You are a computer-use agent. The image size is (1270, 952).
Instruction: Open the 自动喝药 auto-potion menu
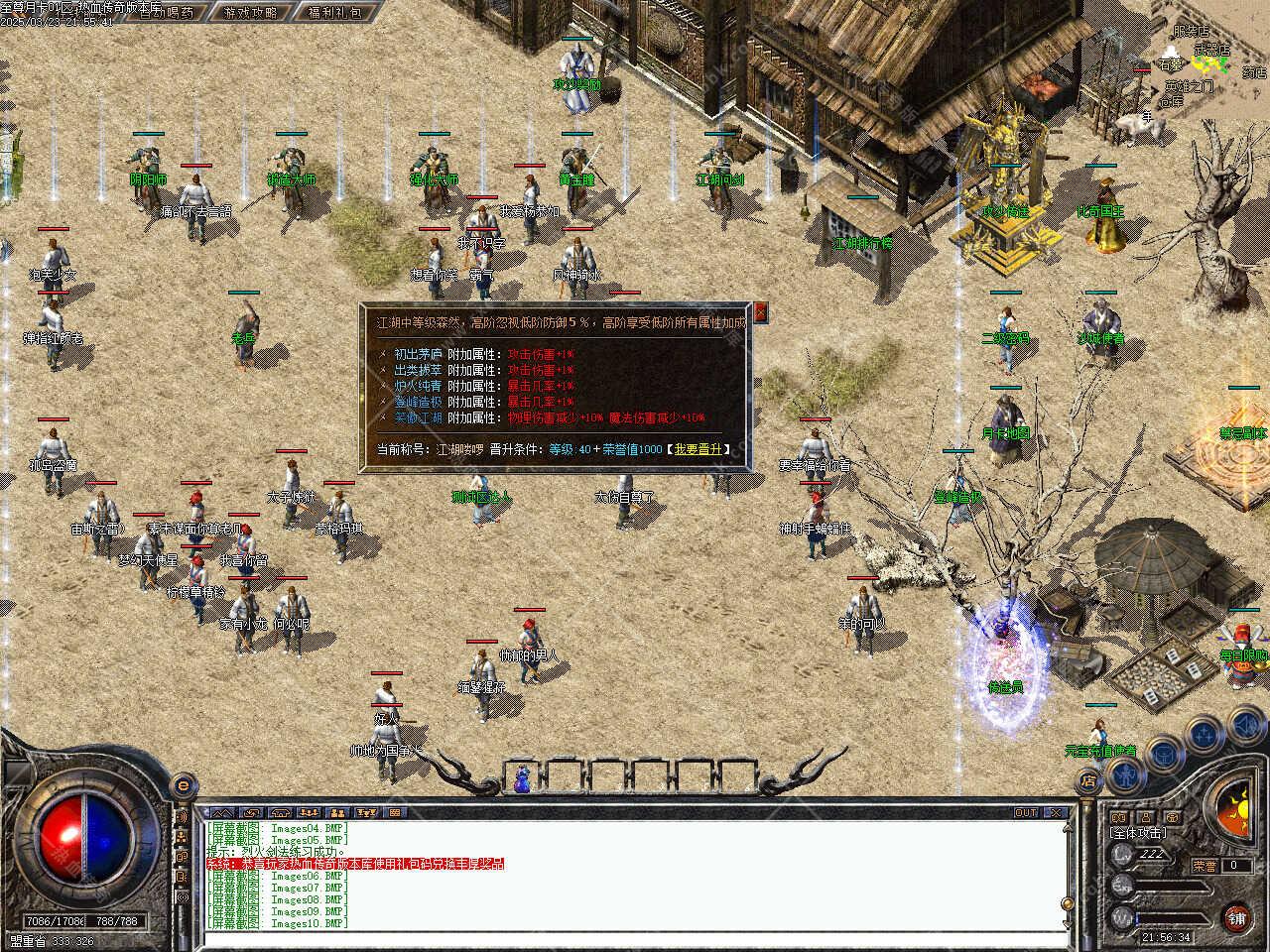167,13
